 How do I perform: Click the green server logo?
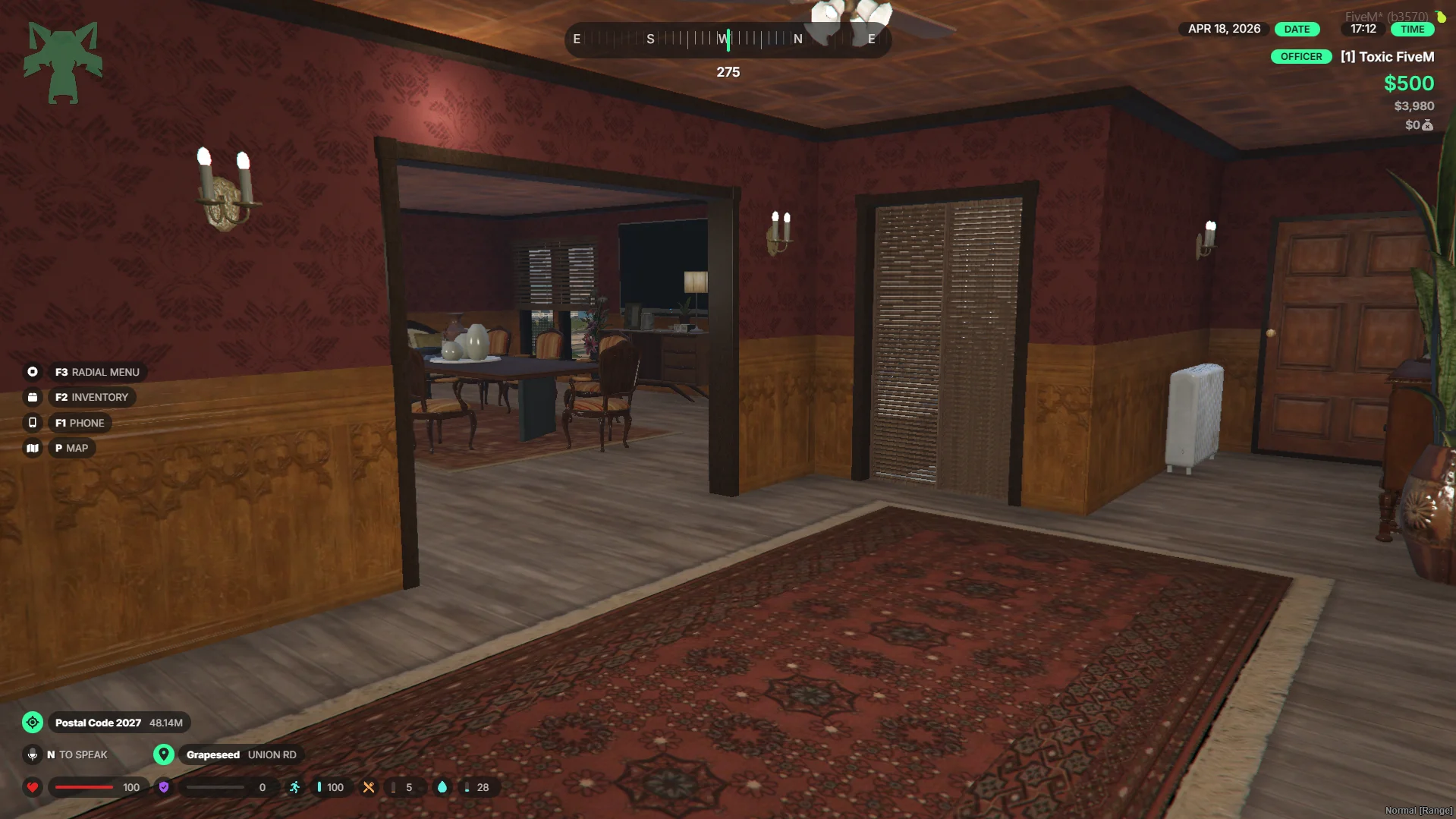pos(63,62)
